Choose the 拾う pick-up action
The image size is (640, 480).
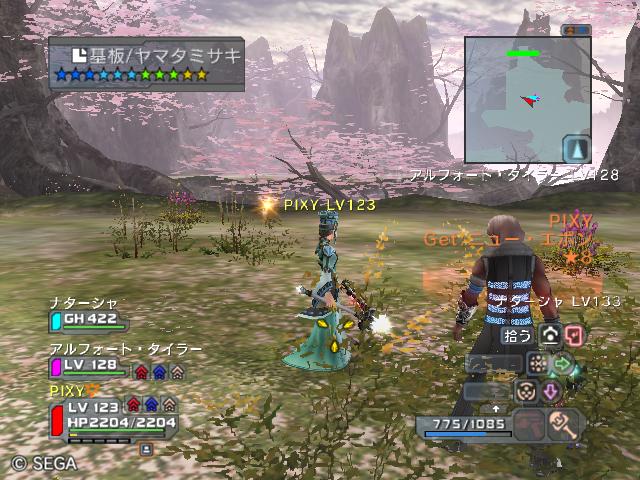pyautogui.click(x=516, y=336)
